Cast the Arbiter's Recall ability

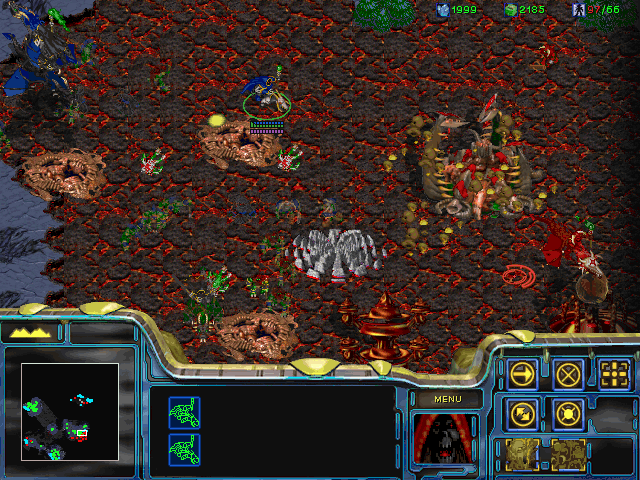(522, 453)
